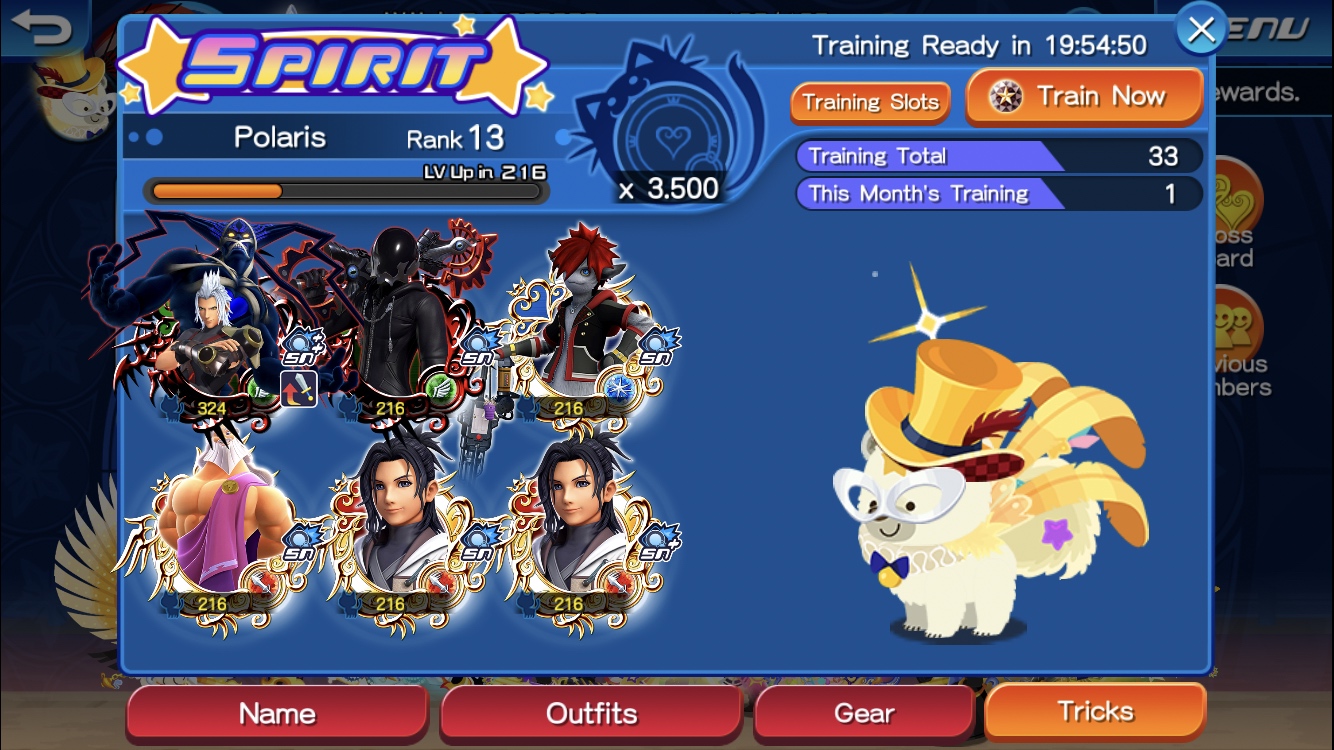Viewport: 1334px width, 750px height.
Task: Open the Tricks menu
Action: coord(1095,711)
